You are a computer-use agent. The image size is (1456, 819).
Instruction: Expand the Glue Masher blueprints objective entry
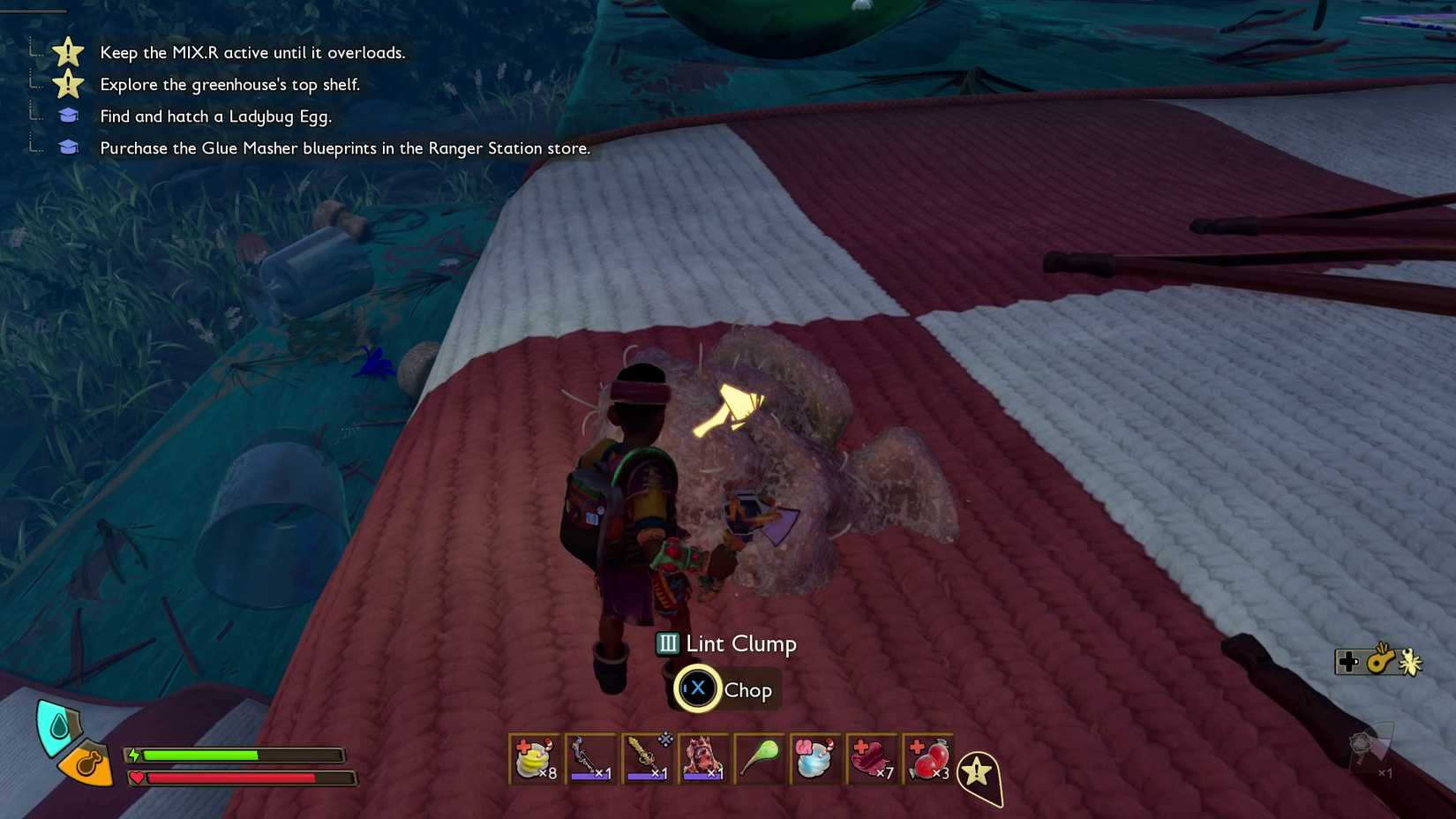pyautogui.click(x=345, y=148)
